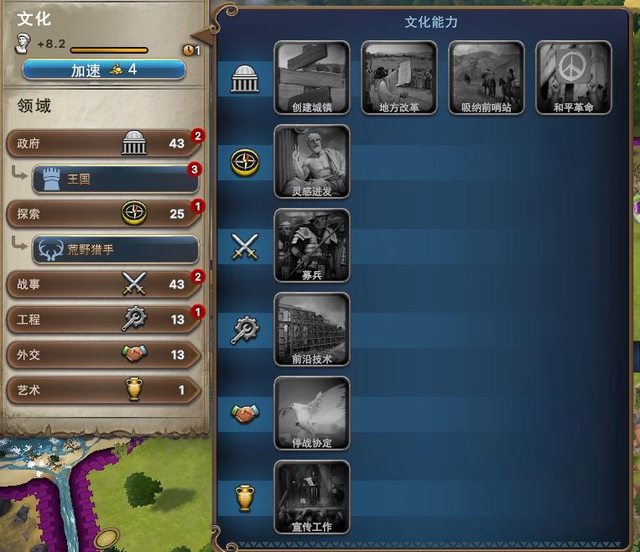Activate the 募兵 recruitment ability
This screenshot has width=640, height=552.
(x=311, y=246)
